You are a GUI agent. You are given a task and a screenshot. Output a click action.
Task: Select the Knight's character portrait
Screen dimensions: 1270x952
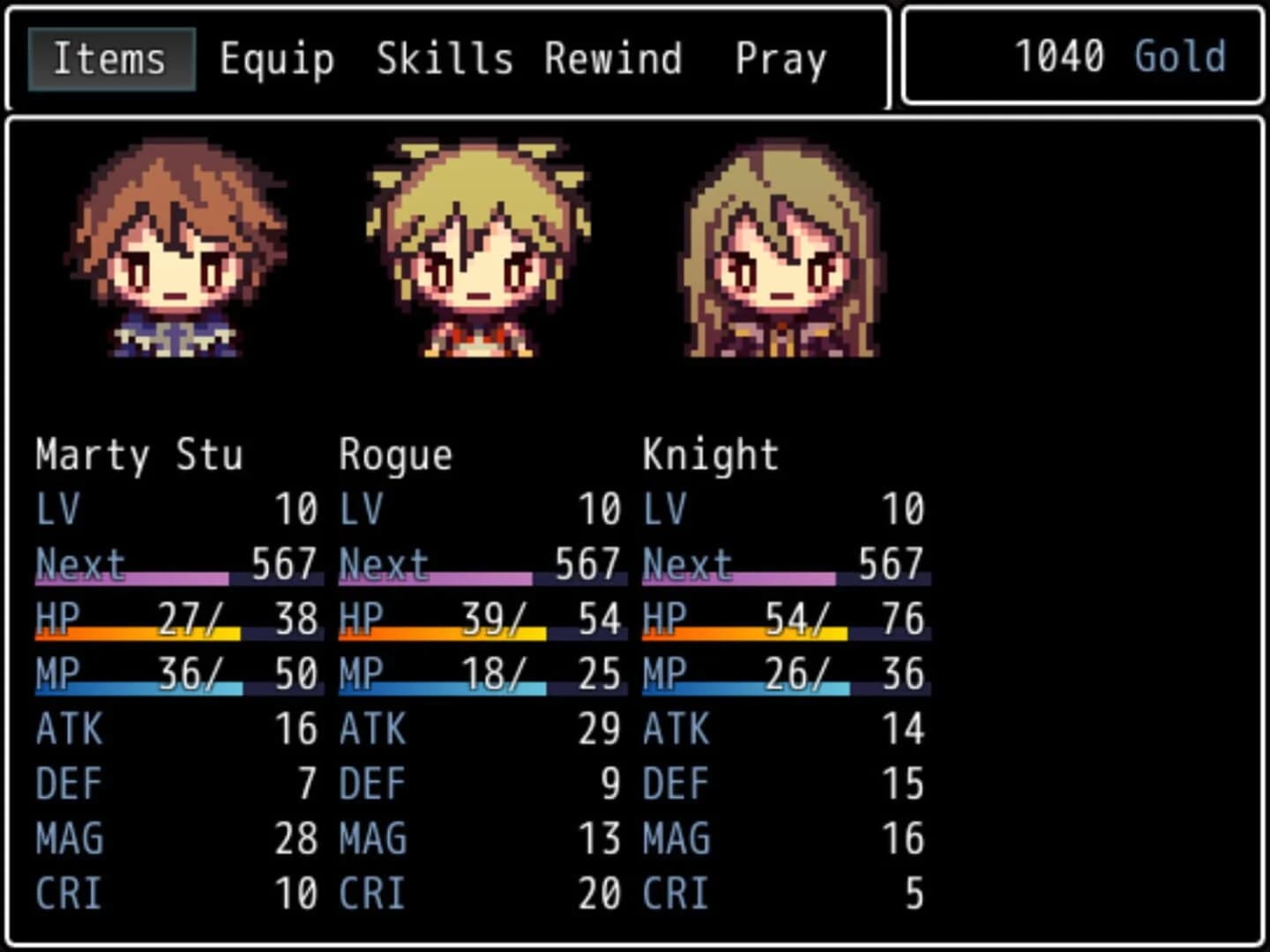pos(781,256)
